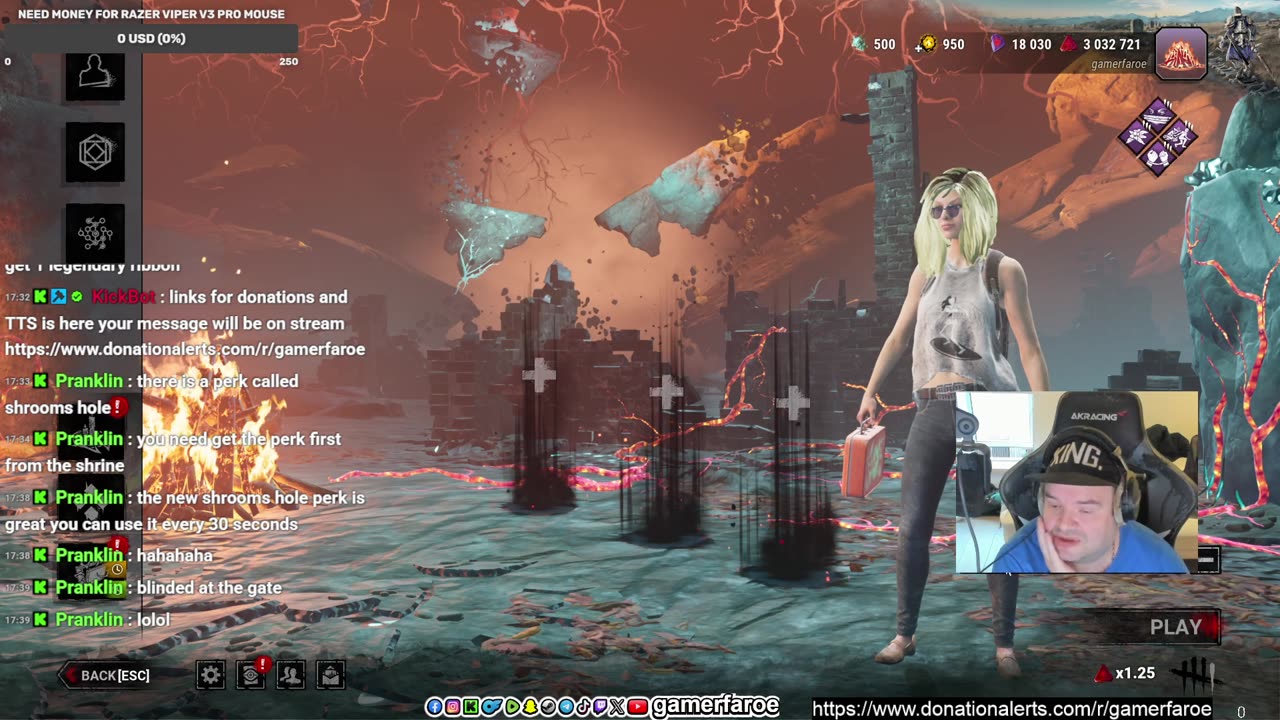Select the flower perk on the left
The height and width of the screenshot is (720, 1280).
[1138, 136]
